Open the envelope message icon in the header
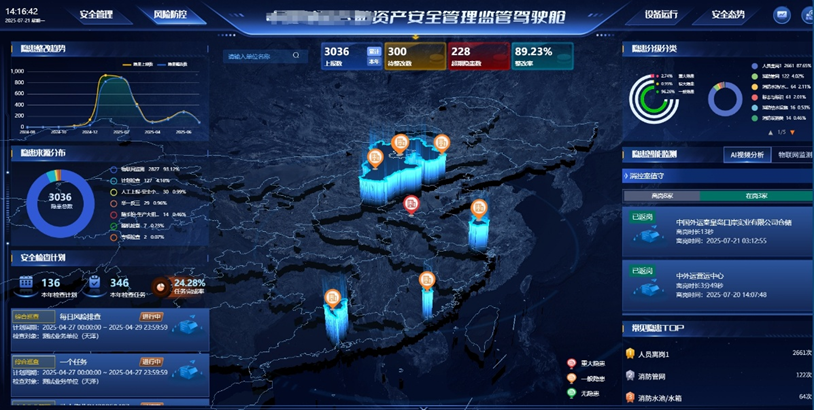Screen dimensions: 814x410 [781, 16]
